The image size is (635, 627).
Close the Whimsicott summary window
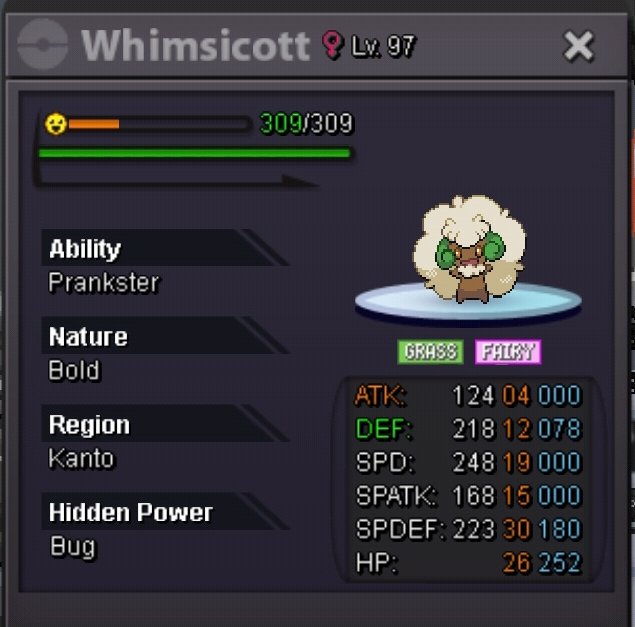coord(579,45)
